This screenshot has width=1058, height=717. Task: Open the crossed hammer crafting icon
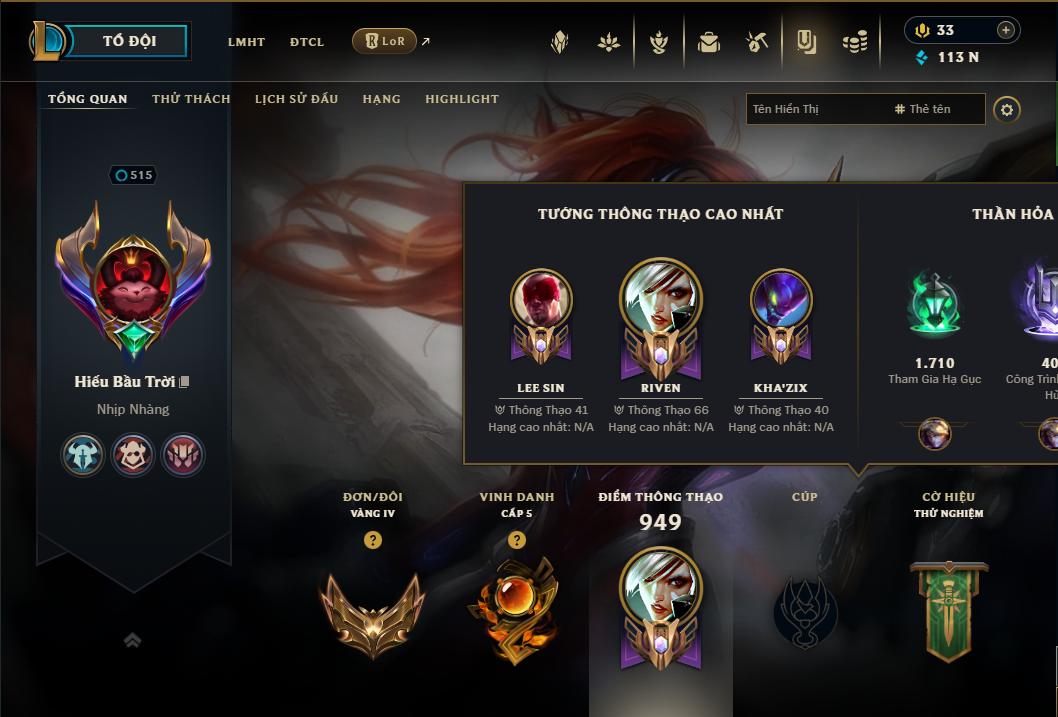click(757, 42)
